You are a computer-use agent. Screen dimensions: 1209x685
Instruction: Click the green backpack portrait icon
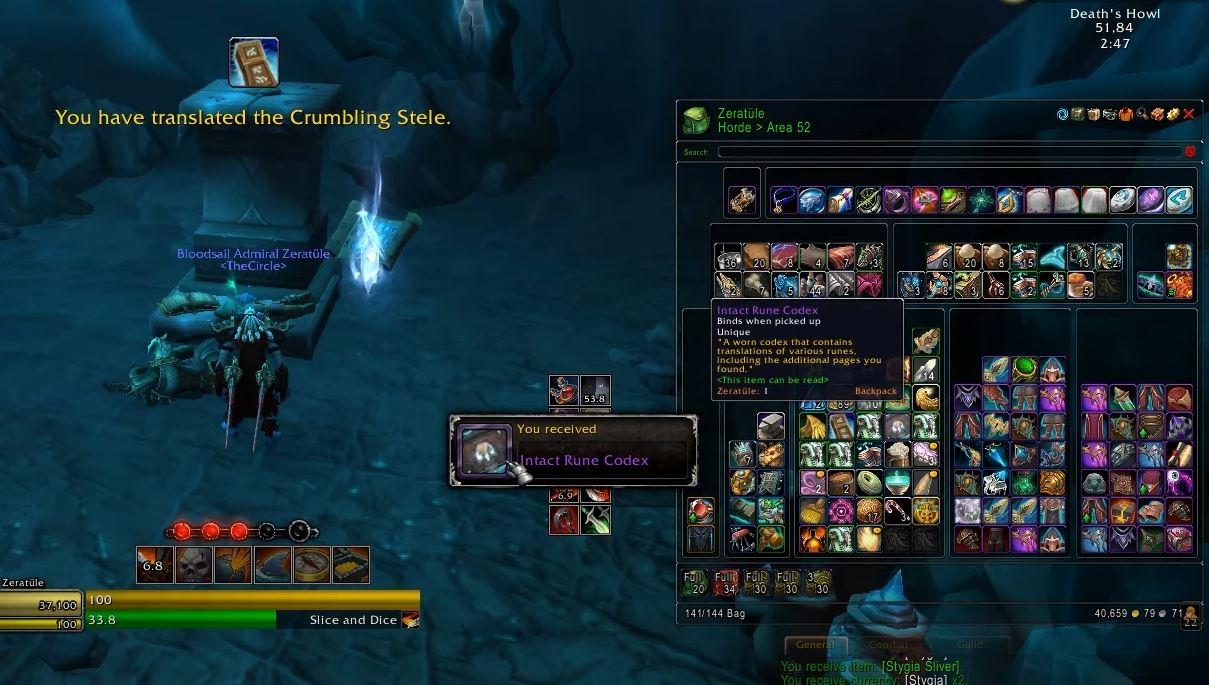point(697,121)
